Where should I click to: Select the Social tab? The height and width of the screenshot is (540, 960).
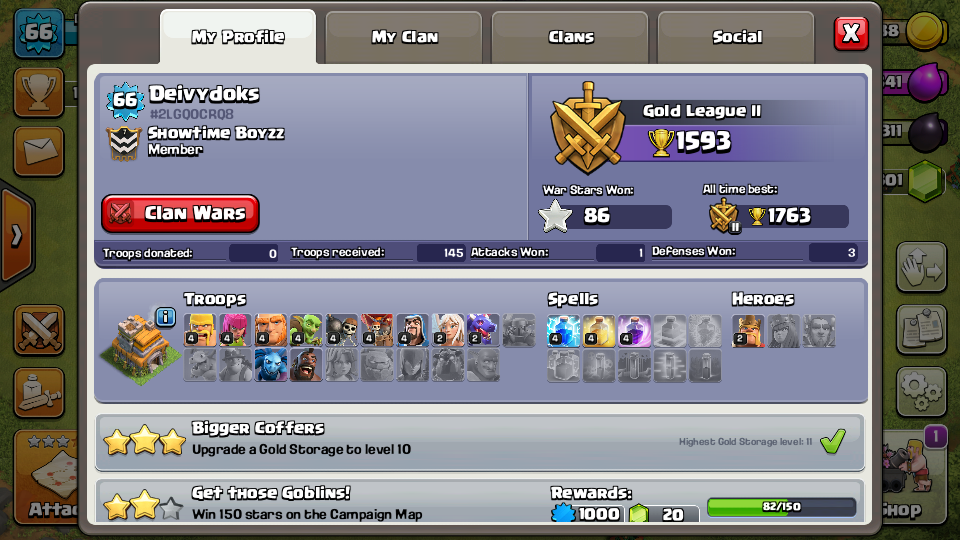pos(737,37)
